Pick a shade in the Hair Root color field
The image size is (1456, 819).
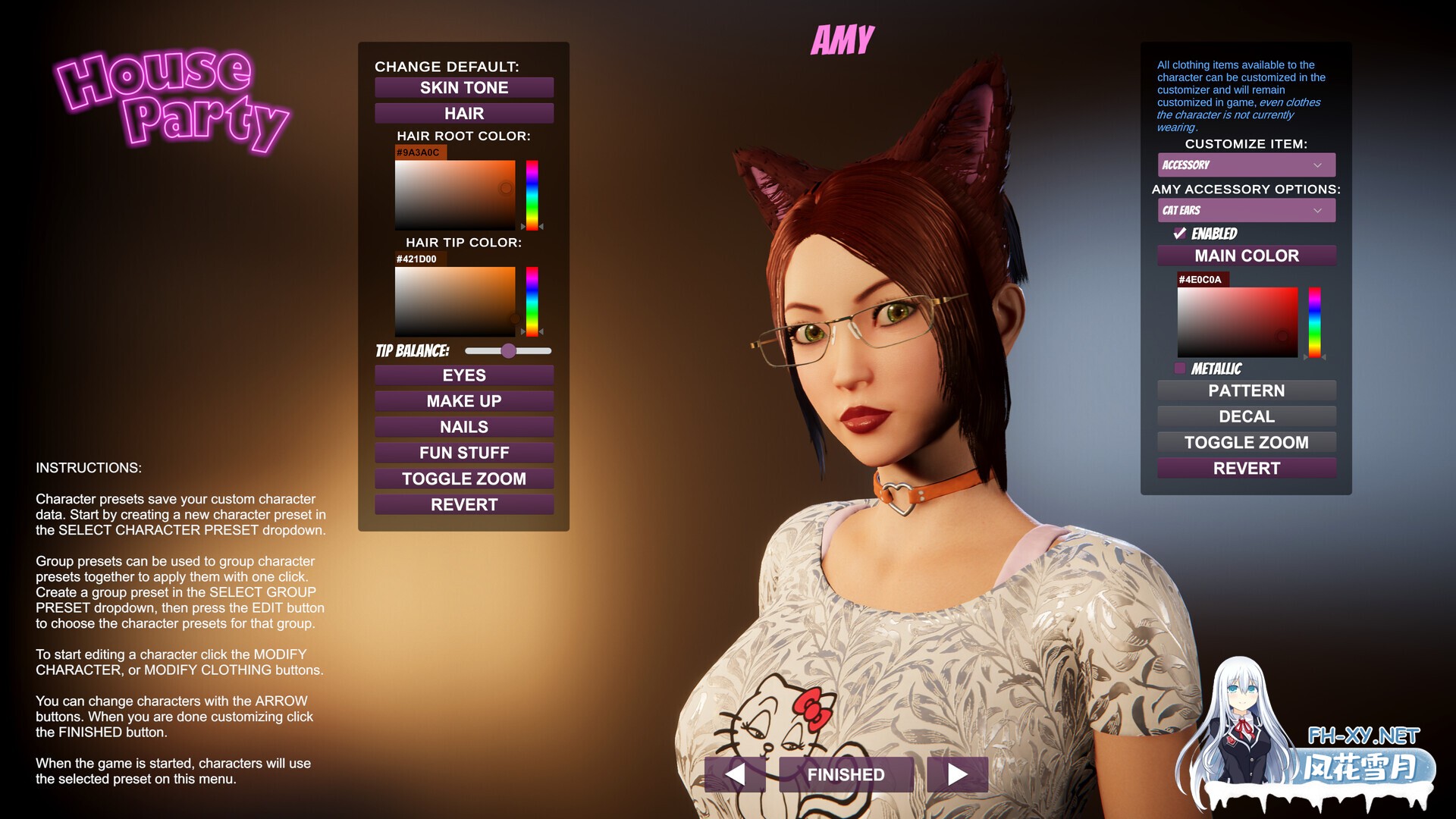455,193
